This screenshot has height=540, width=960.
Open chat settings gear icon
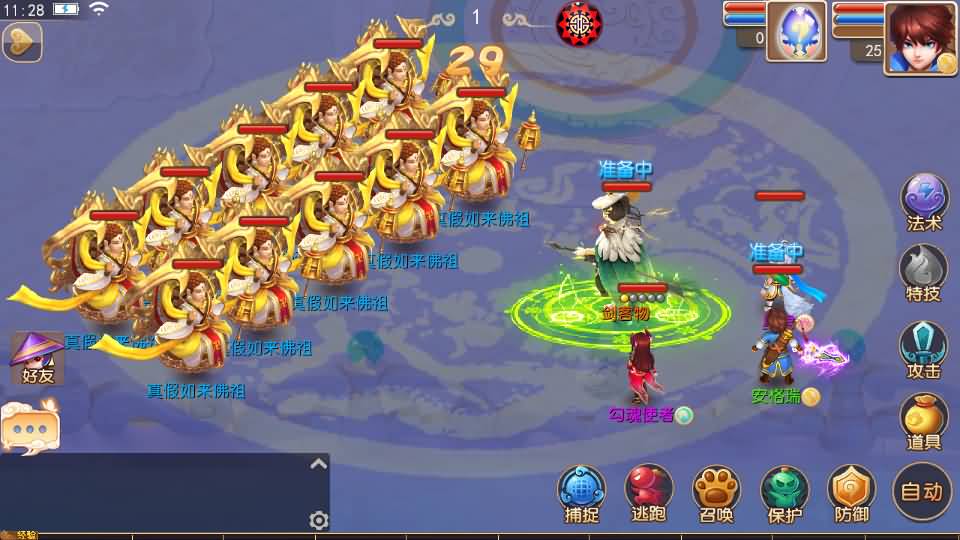pos(319,520)
